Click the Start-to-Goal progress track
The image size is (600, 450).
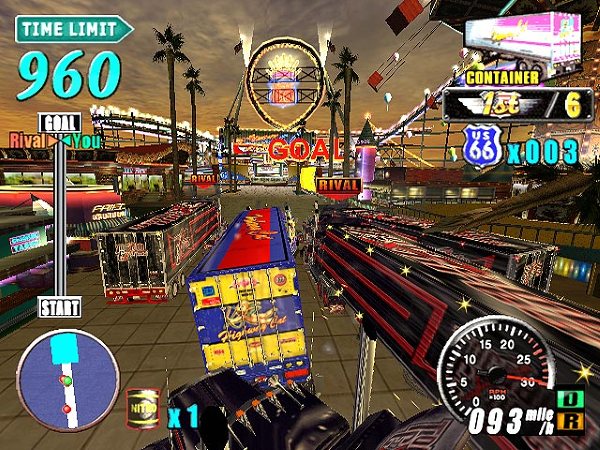pos(59,215)
